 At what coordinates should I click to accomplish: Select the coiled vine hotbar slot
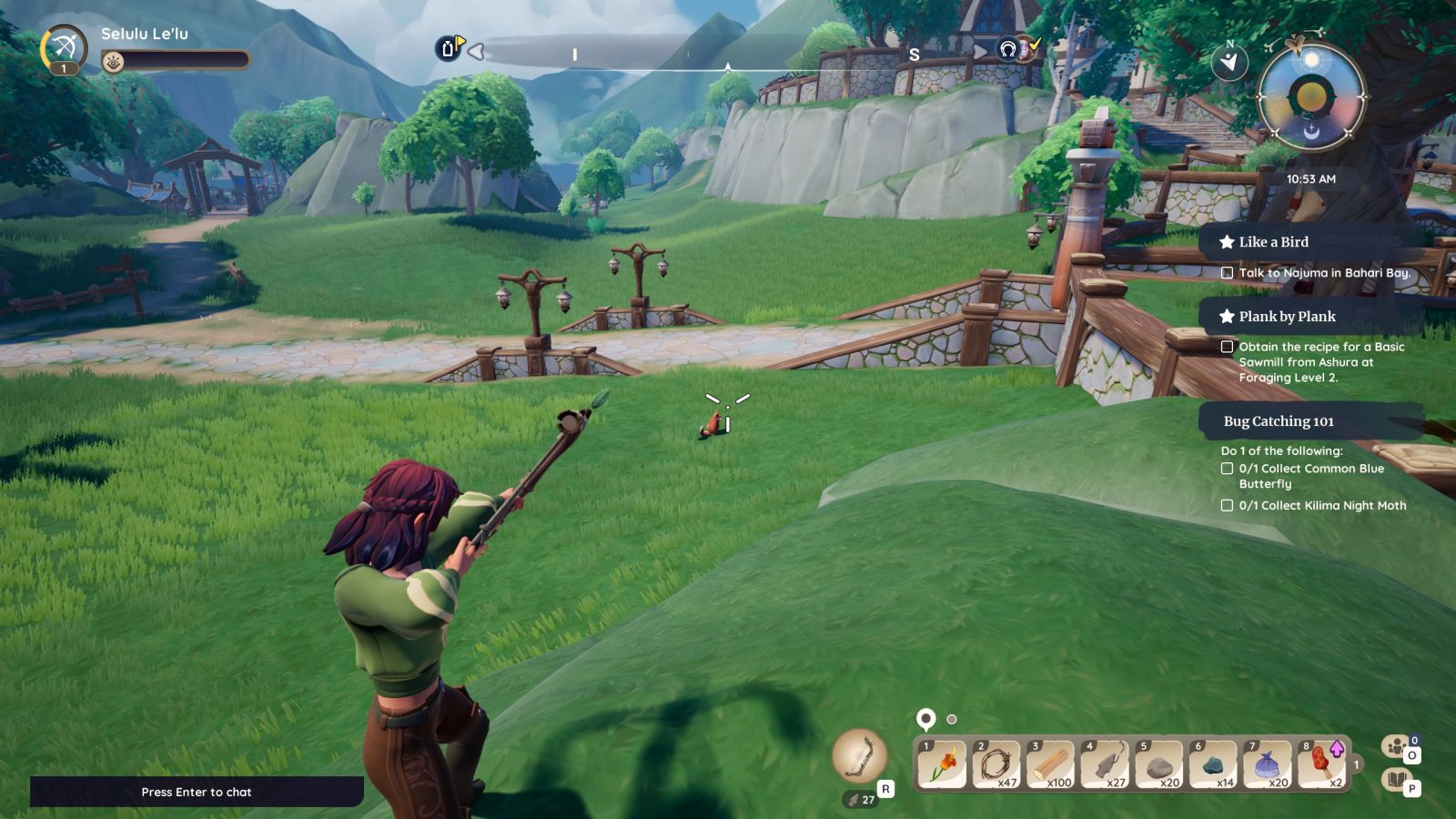(x=996, y=764)
